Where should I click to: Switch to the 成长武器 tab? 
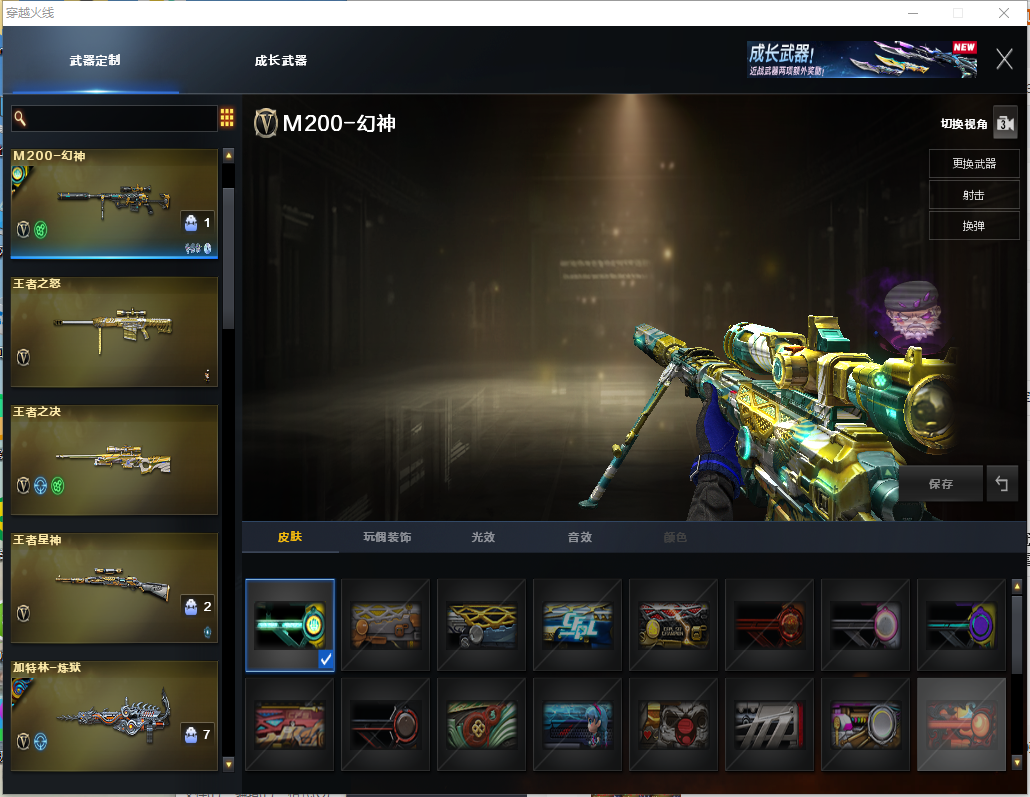[280, 60]
